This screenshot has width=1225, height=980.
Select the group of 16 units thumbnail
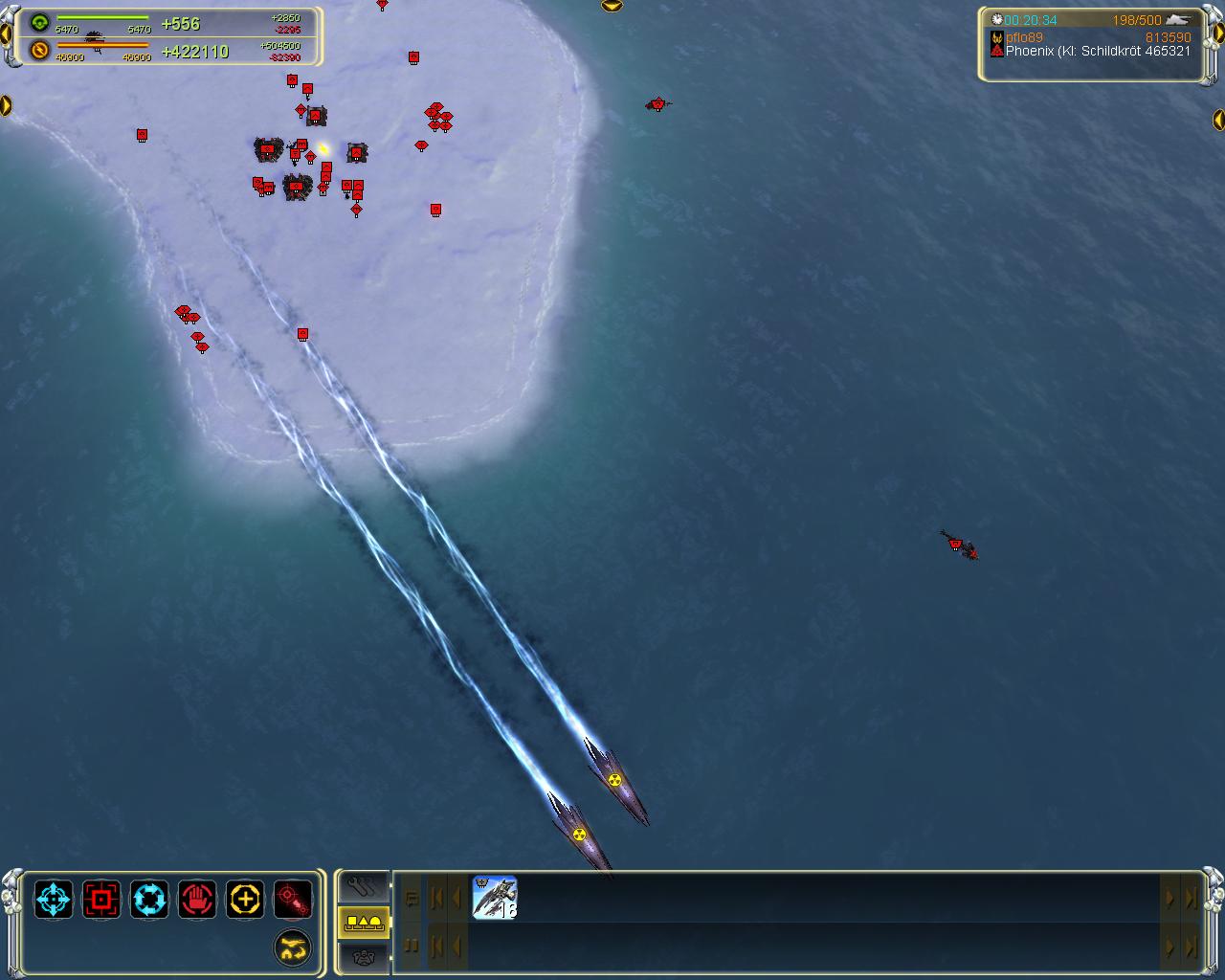pyautogui.click(x=495, y=898)
